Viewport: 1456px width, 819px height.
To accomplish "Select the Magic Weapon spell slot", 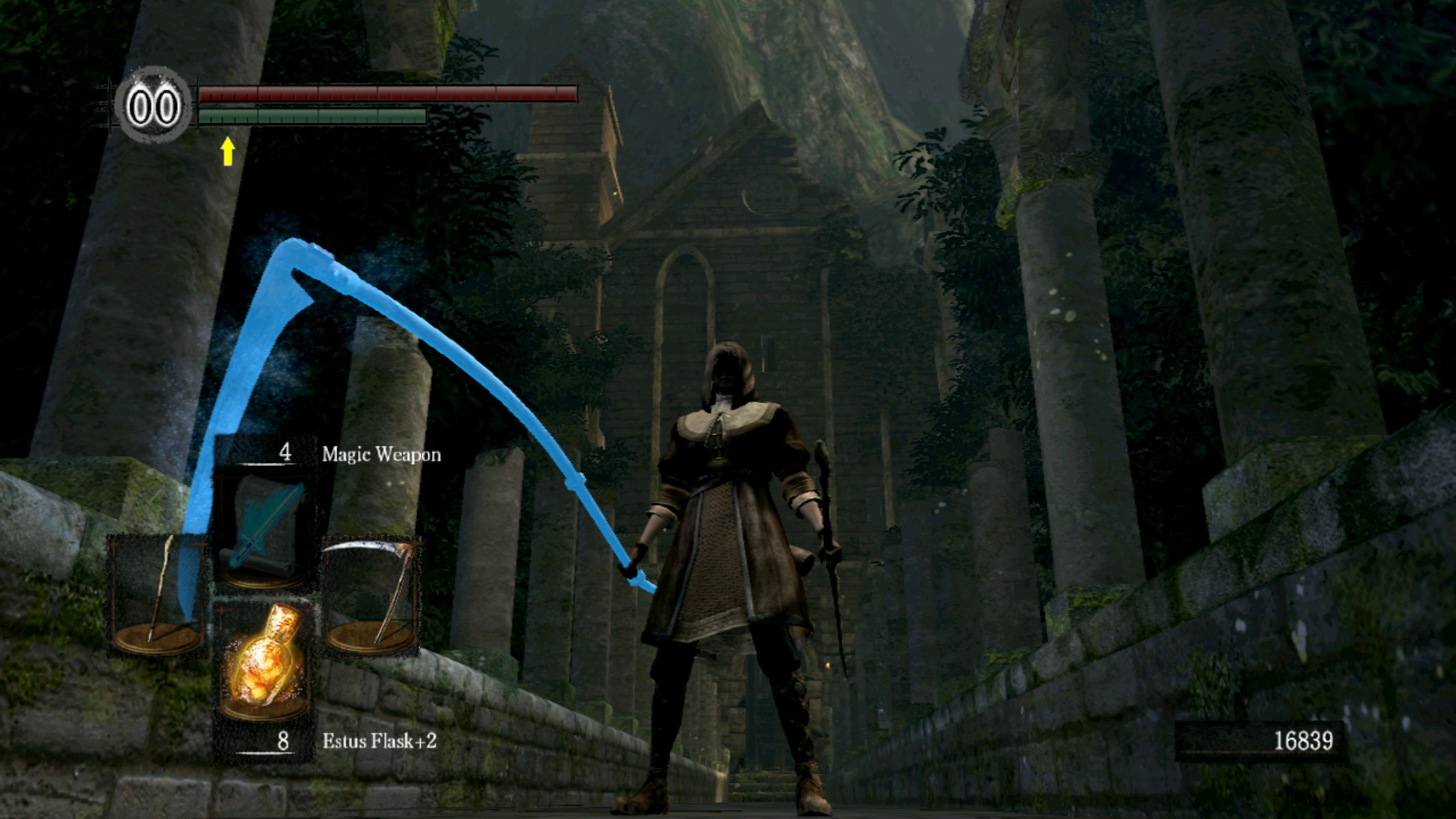I will point(264,529).
